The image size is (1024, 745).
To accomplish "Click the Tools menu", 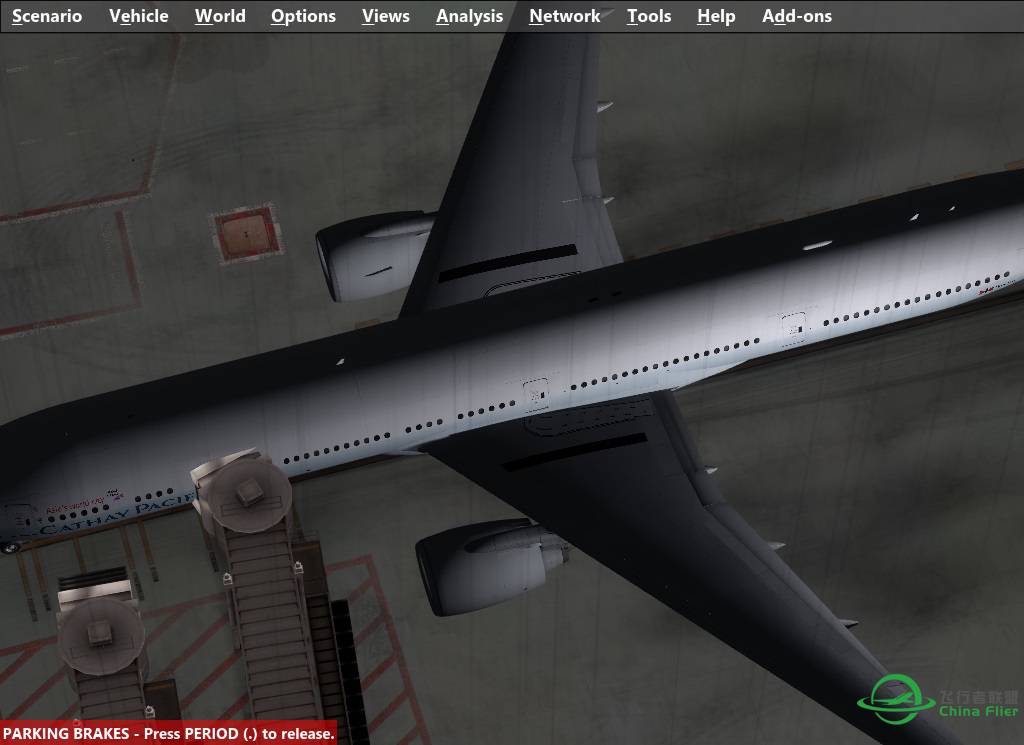I will point(649,16).
